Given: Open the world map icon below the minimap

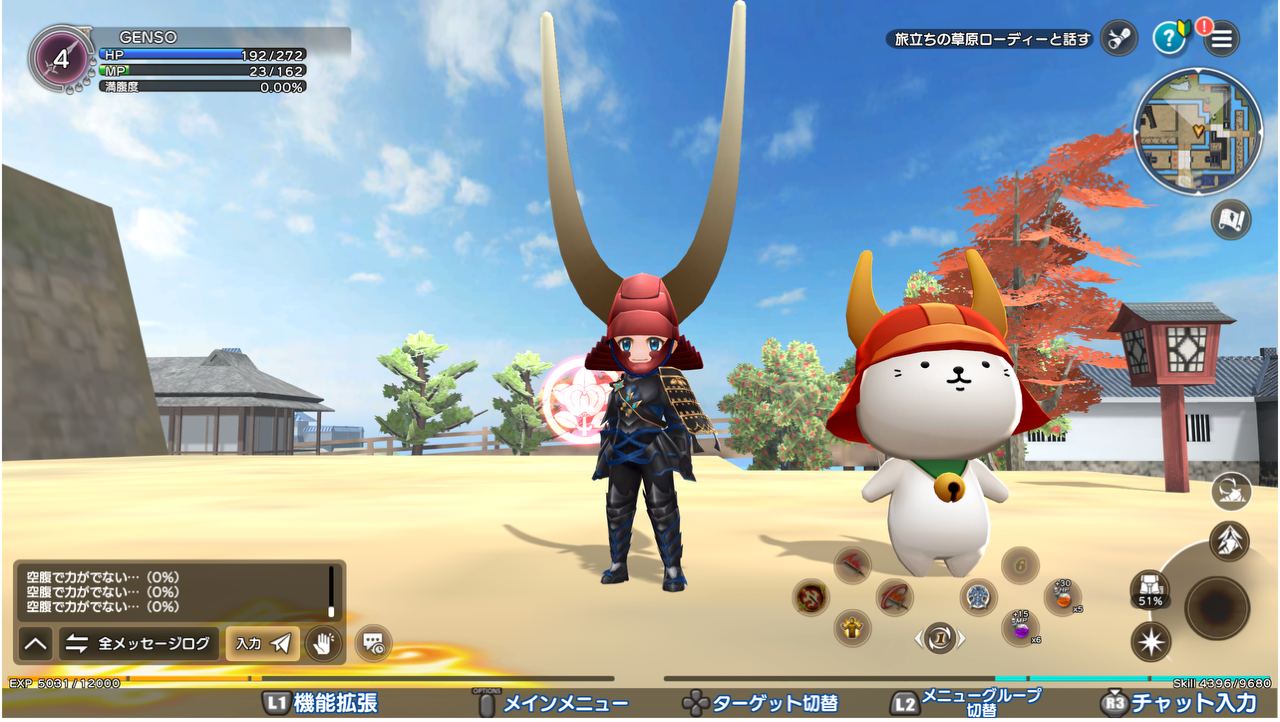Looking at the screenshot, I should [x=1231, y=219].
